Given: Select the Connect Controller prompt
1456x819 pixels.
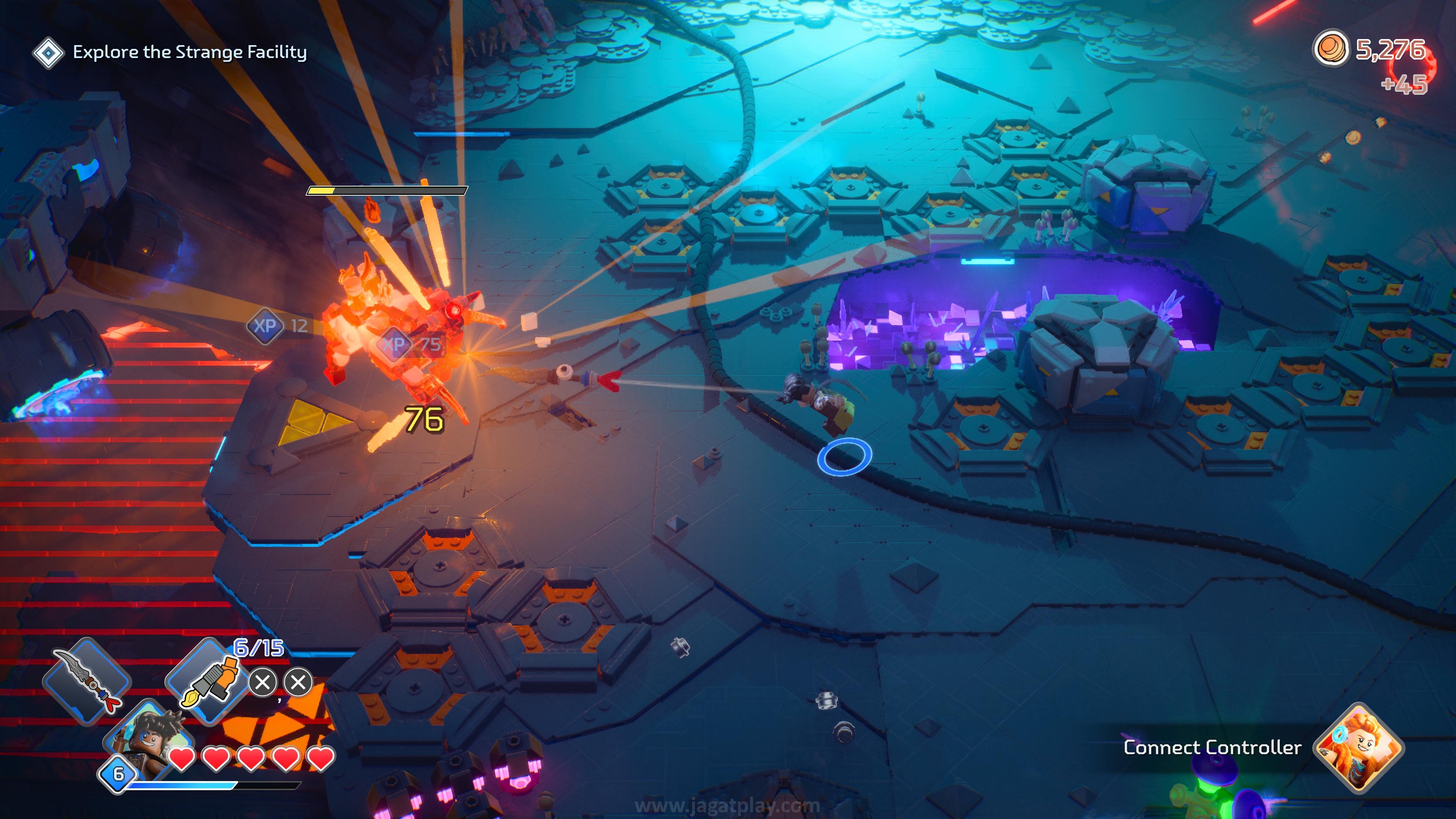Looking at the screenshot, I should click(1212, 747).
